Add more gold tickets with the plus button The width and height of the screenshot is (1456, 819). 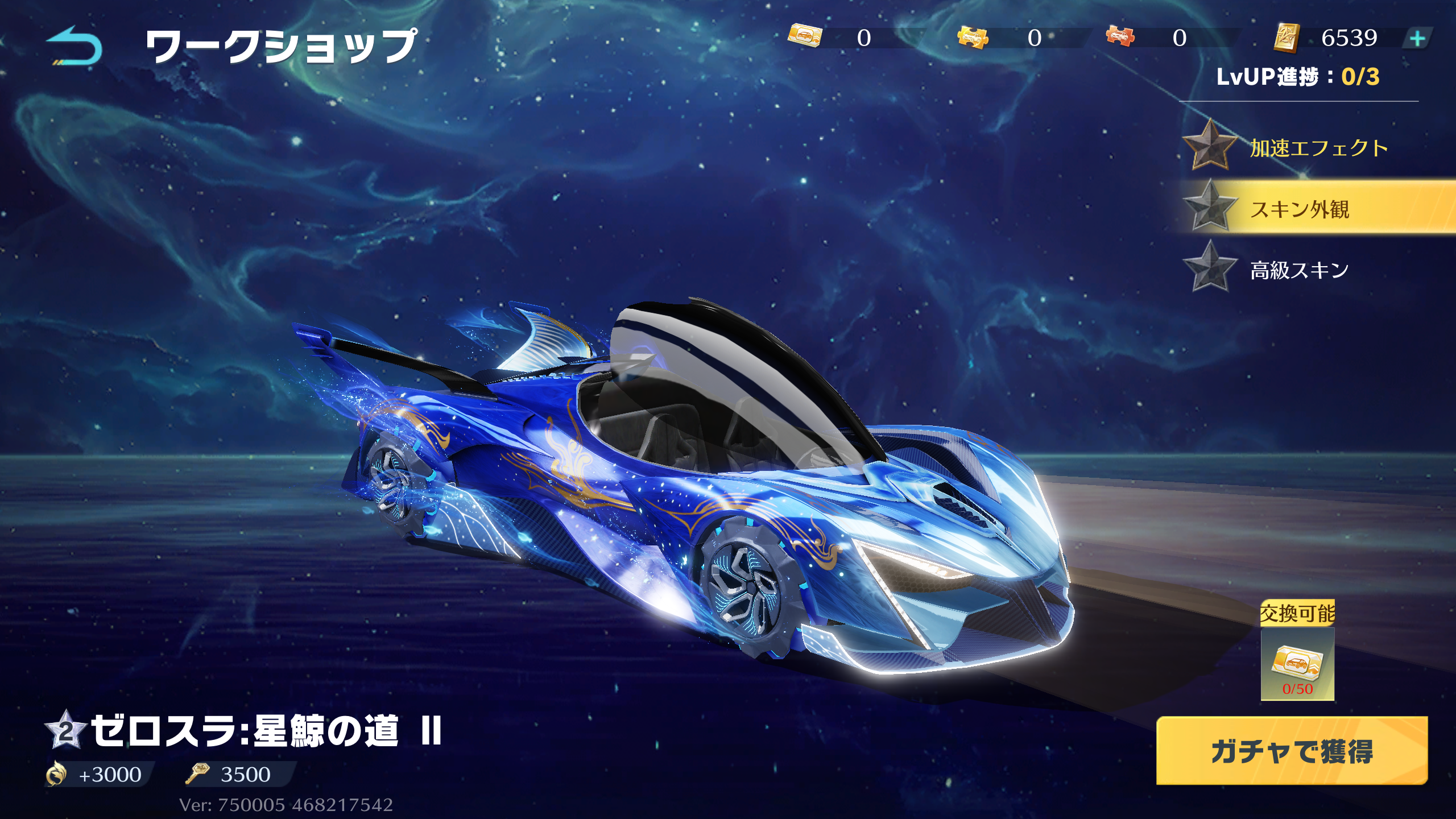pyautogui.click(x=1417, y=39)
